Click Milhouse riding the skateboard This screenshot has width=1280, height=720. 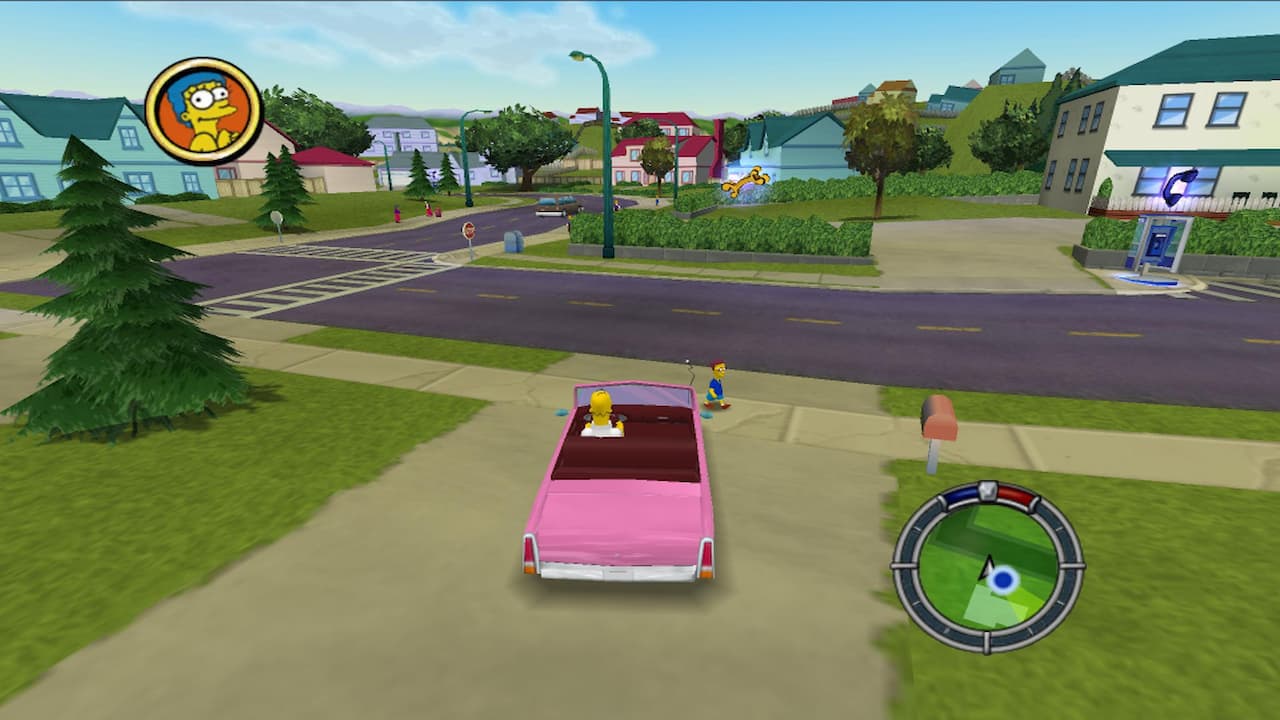pyautogui.click(x=716, y=385)
